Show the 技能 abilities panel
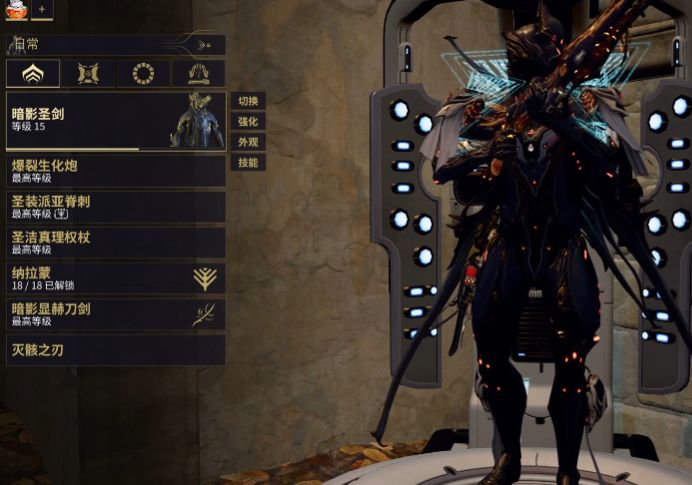Viewport: 692px width, 485px height. tap(248, 163)
